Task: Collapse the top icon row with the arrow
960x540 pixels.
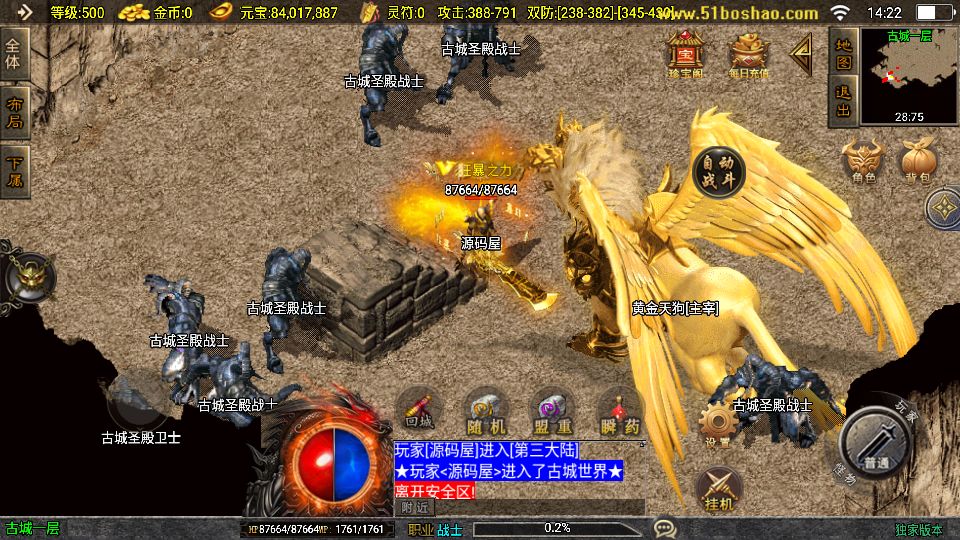Action: [801, 54]
